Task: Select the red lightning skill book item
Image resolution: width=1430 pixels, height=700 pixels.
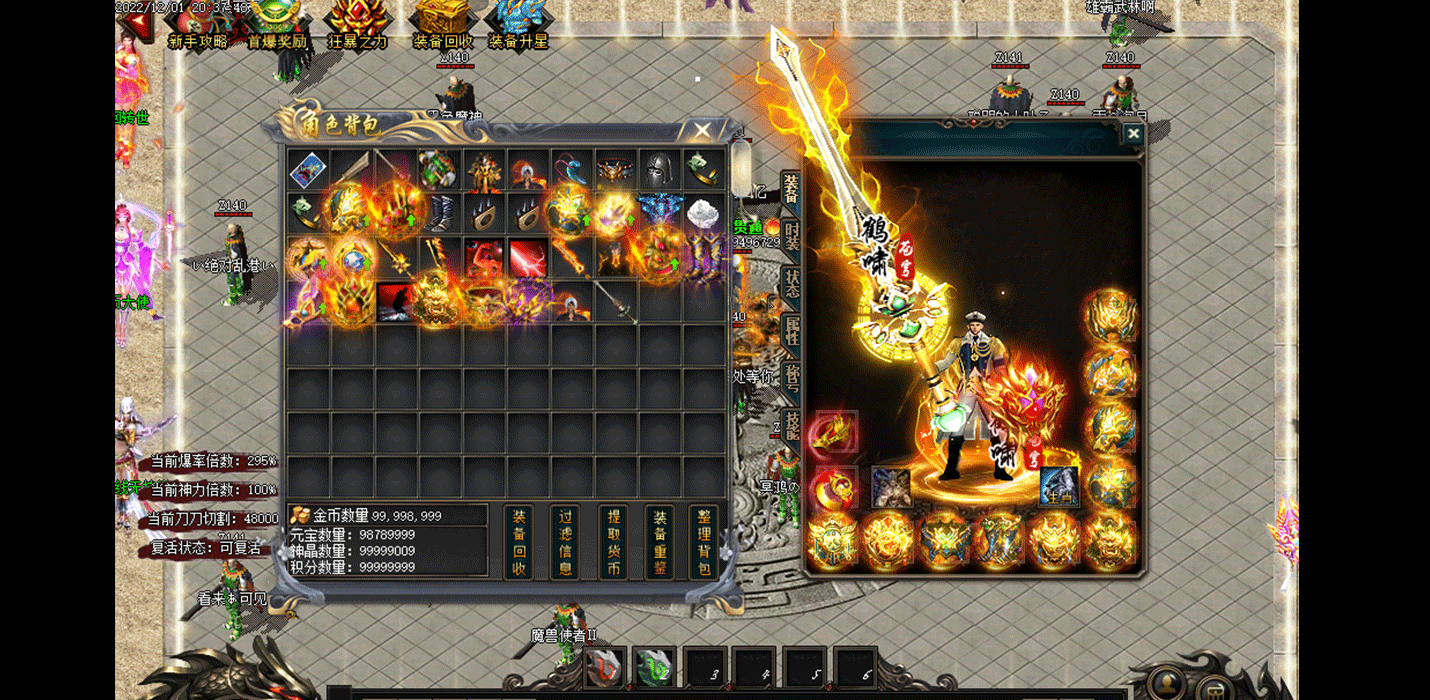Action: 528,258
